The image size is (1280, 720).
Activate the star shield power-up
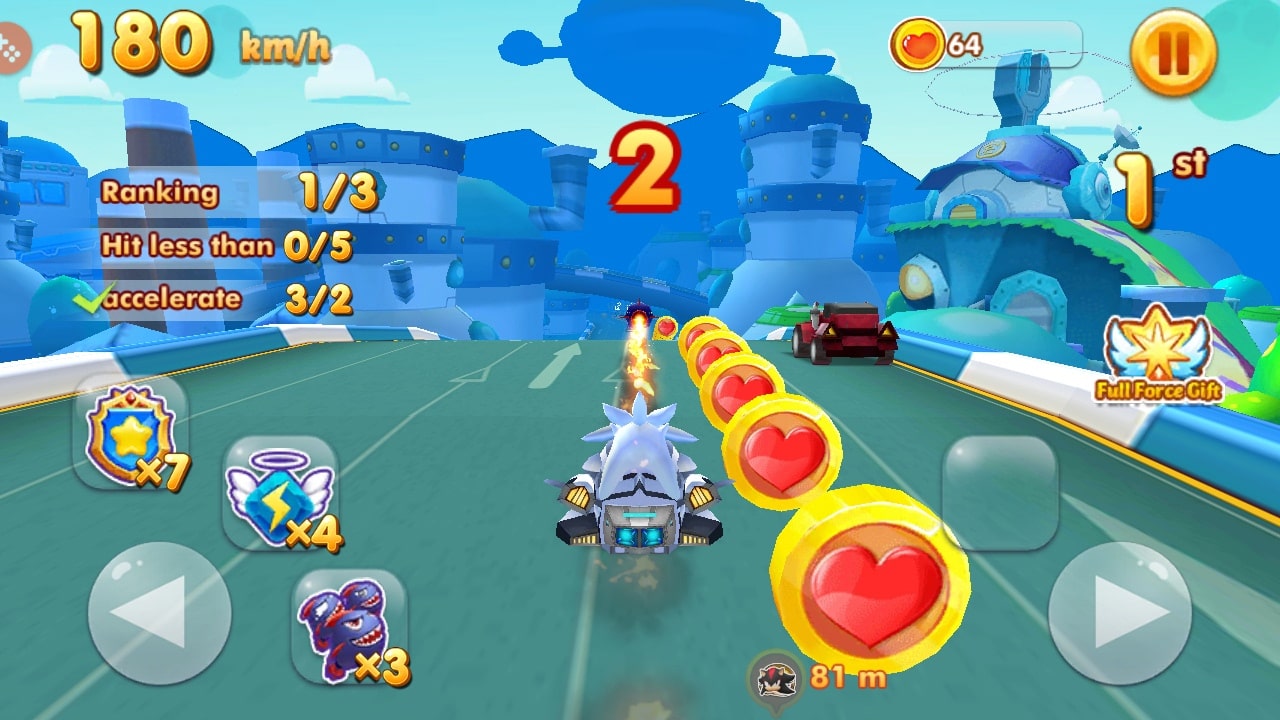click(x=131, y=435)
